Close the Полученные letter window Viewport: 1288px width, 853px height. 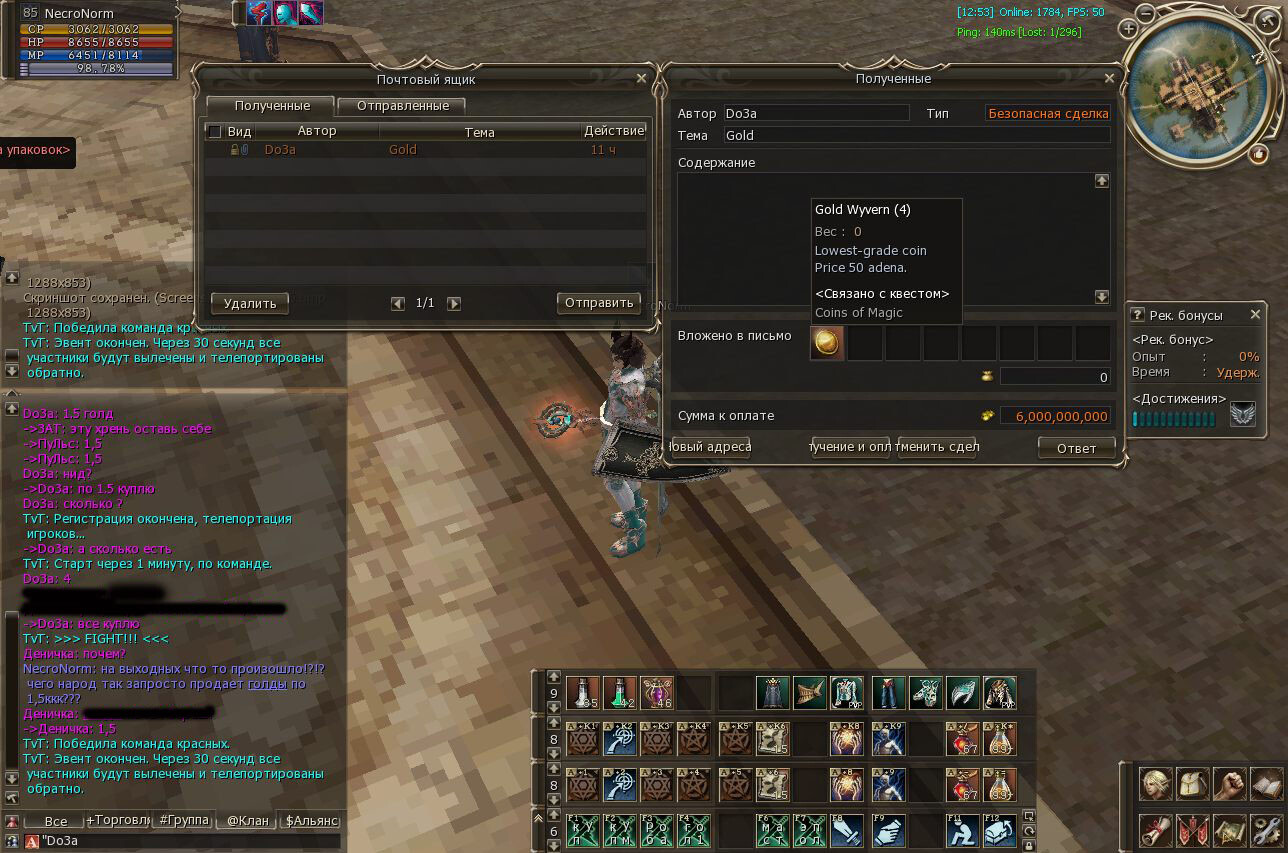click(1108, 79)
